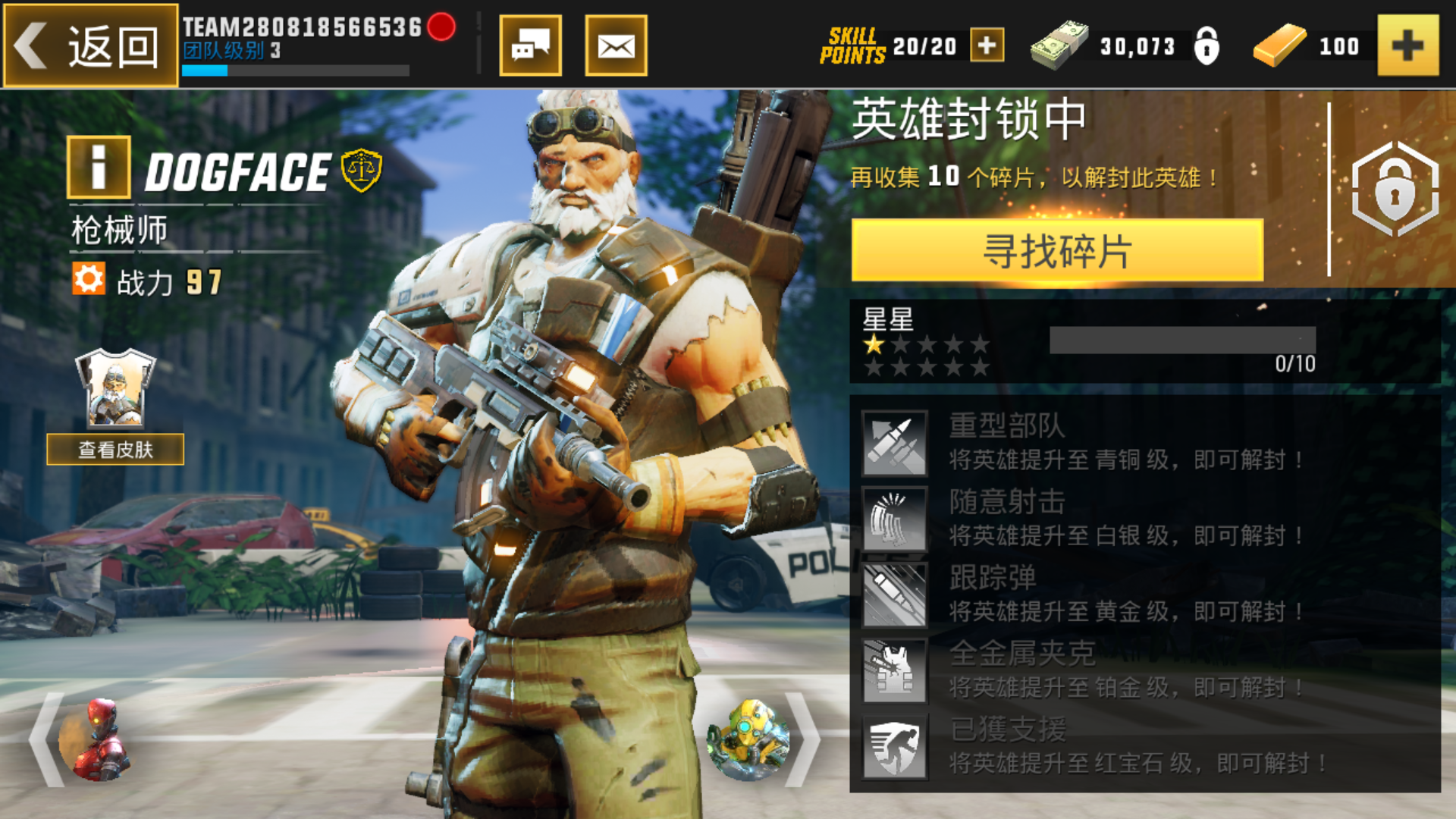The height and width of the screenshot is (819, 1456).
Task: Open the chat message icon
Action: pyautogui.click(x=531, y=45)
